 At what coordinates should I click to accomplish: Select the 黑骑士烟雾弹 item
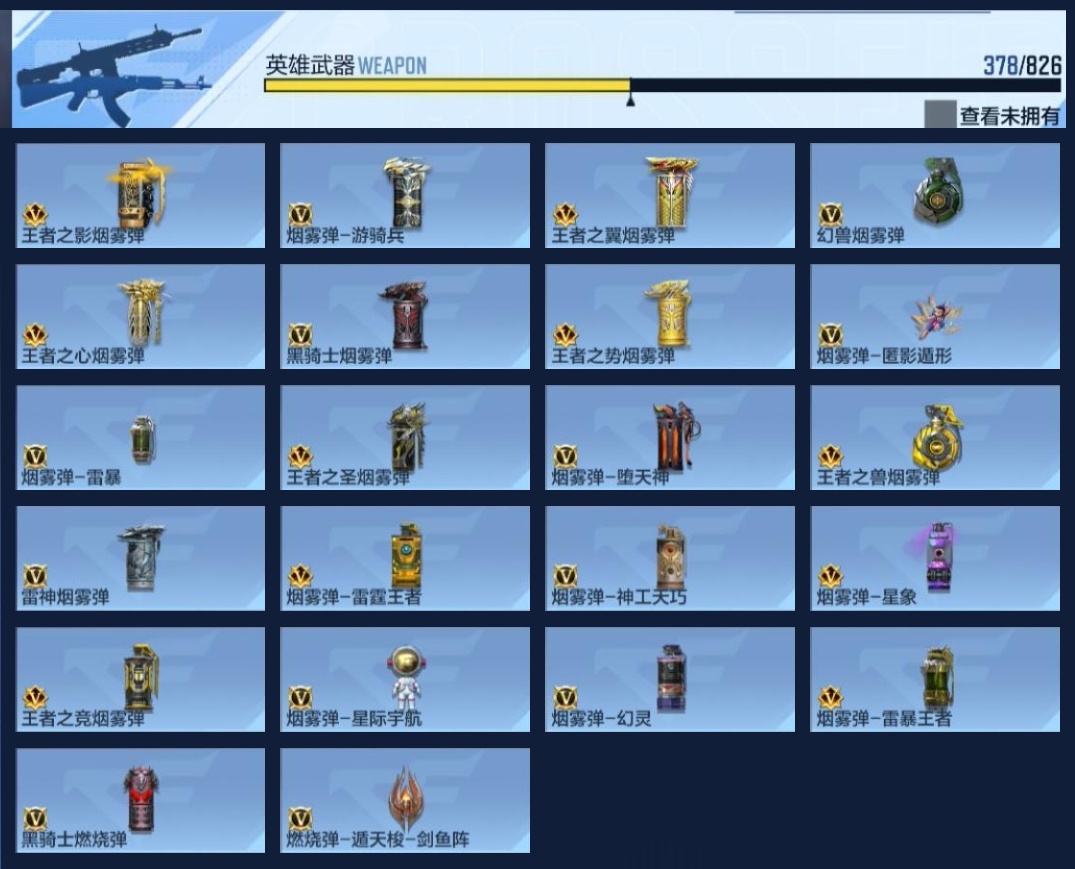pos(405,316)
